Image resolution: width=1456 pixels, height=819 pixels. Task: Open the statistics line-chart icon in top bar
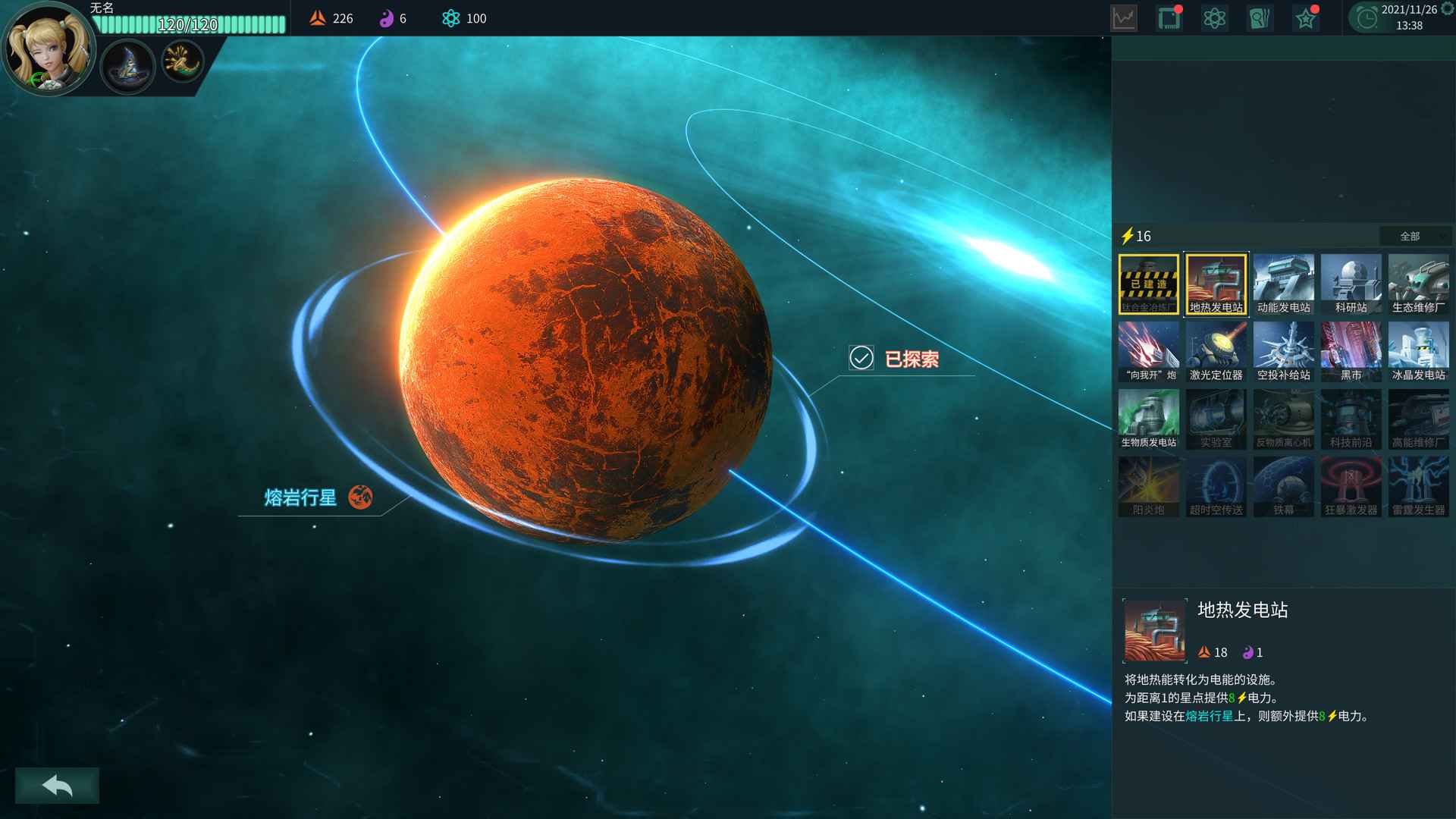tap(1123, 17)
